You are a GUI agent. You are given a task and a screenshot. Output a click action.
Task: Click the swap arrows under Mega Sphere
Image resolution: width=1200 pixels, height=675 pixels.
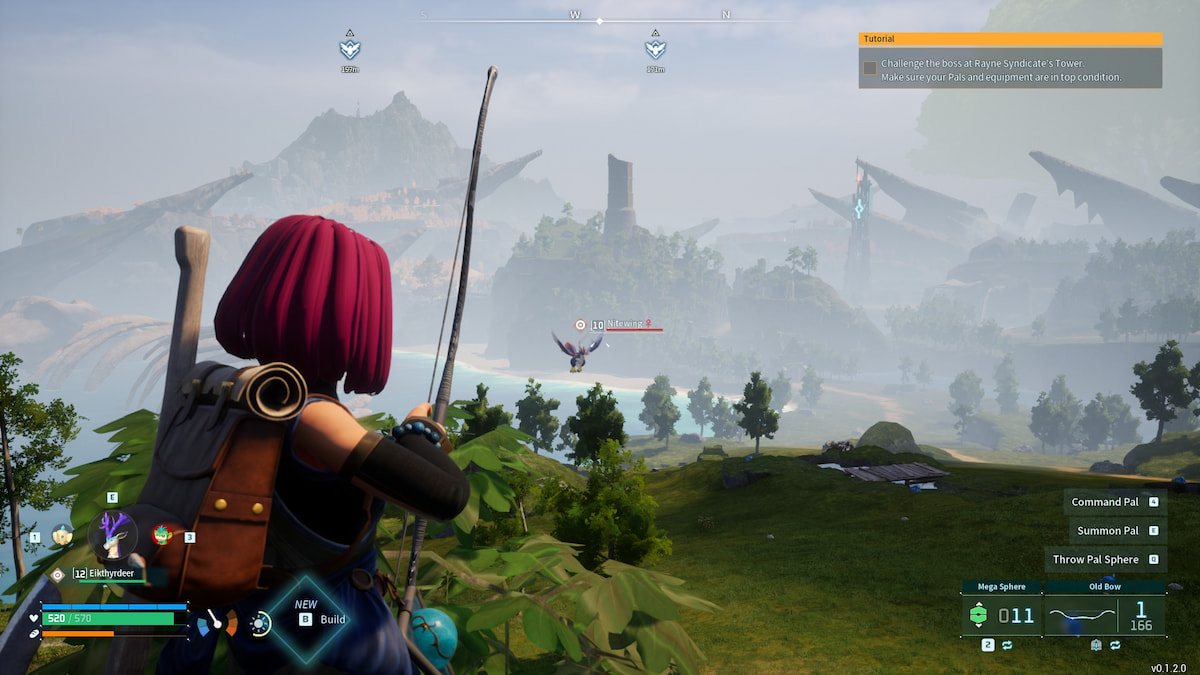point(1004,646)
